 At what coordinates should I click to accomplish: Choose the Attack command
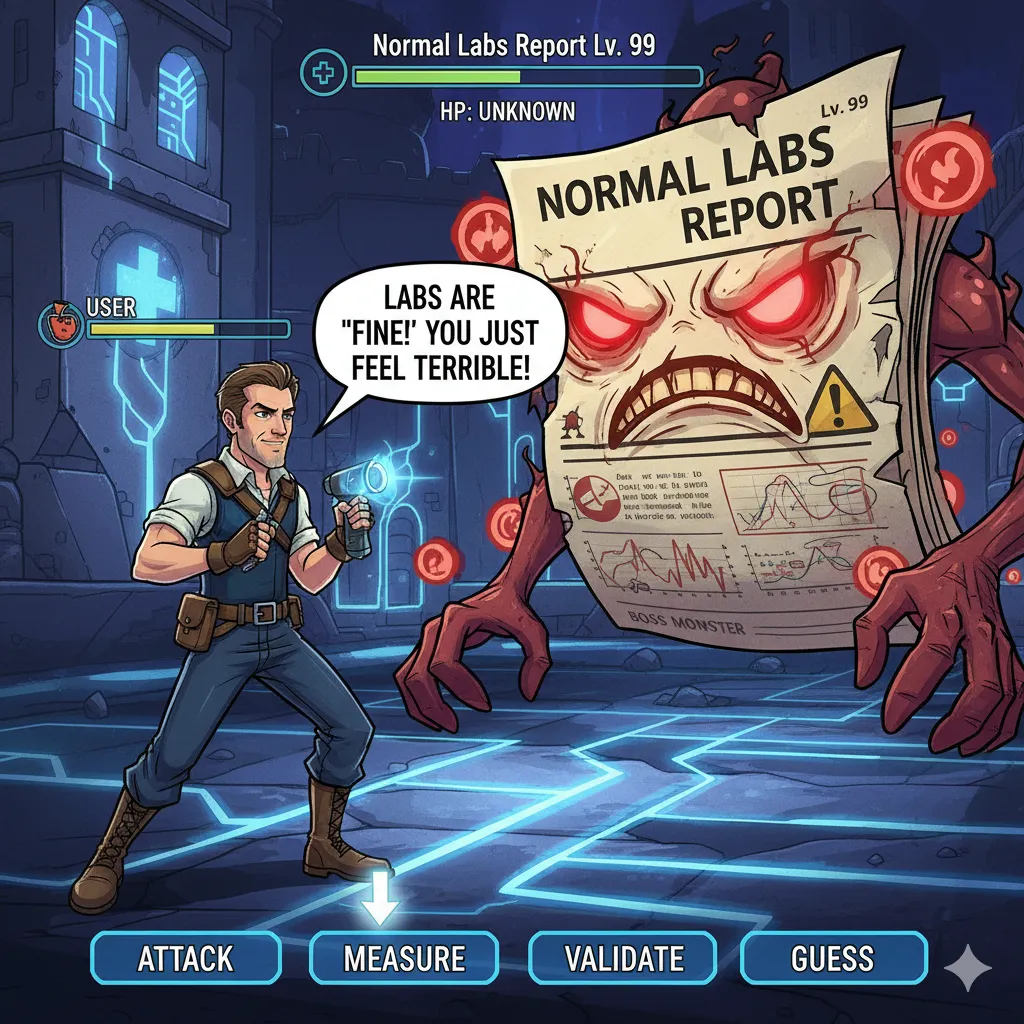pos(185,959)
